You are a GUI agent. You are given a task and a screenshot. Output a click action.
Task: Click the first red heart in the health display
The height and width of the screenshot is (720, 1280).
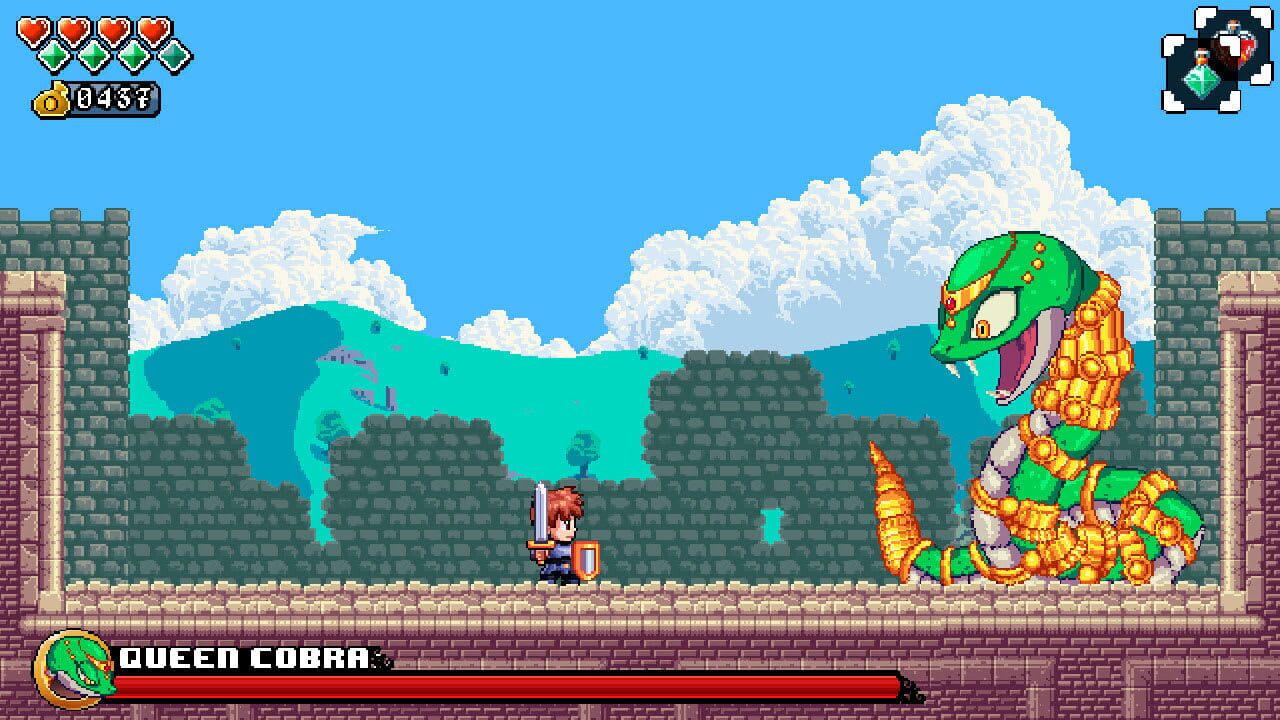(34, 28)
